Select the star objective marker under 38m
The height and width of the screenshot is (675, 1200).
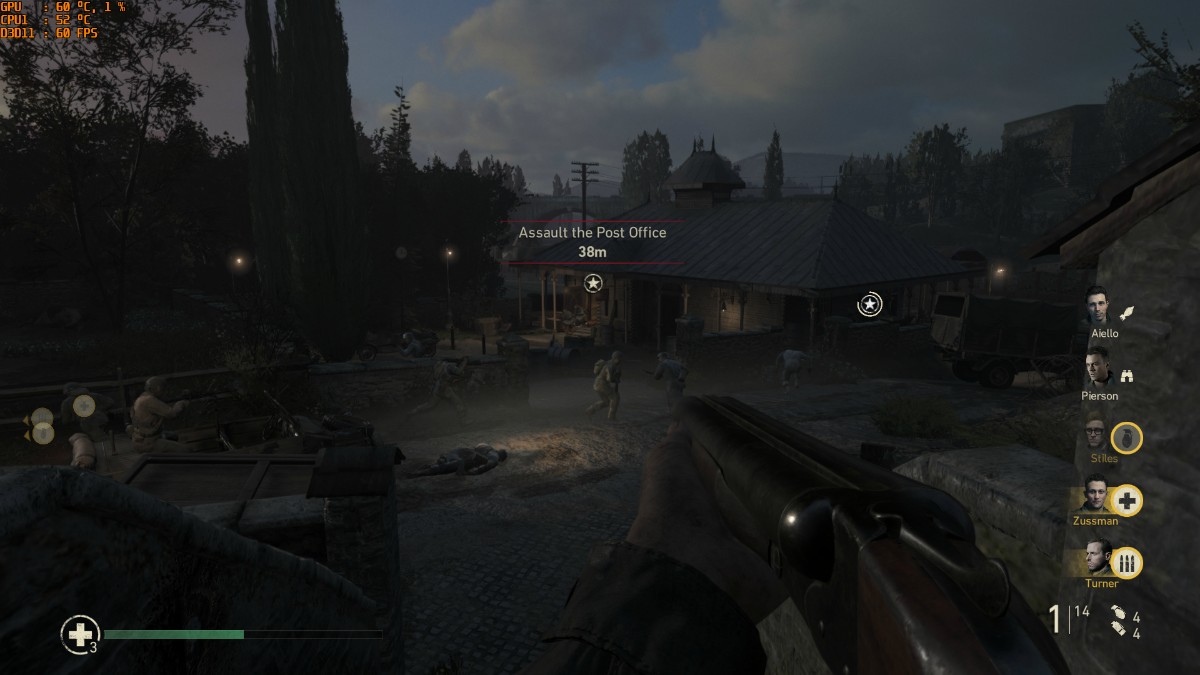[x=593, y=283]
